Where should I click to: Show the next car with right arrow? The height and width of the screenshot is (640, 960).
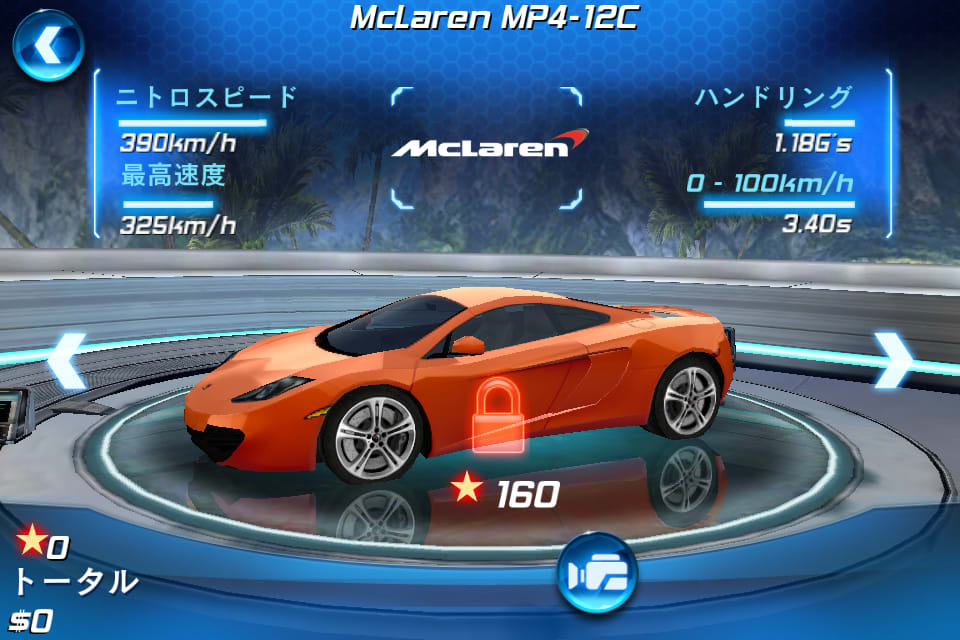point(892,359)
